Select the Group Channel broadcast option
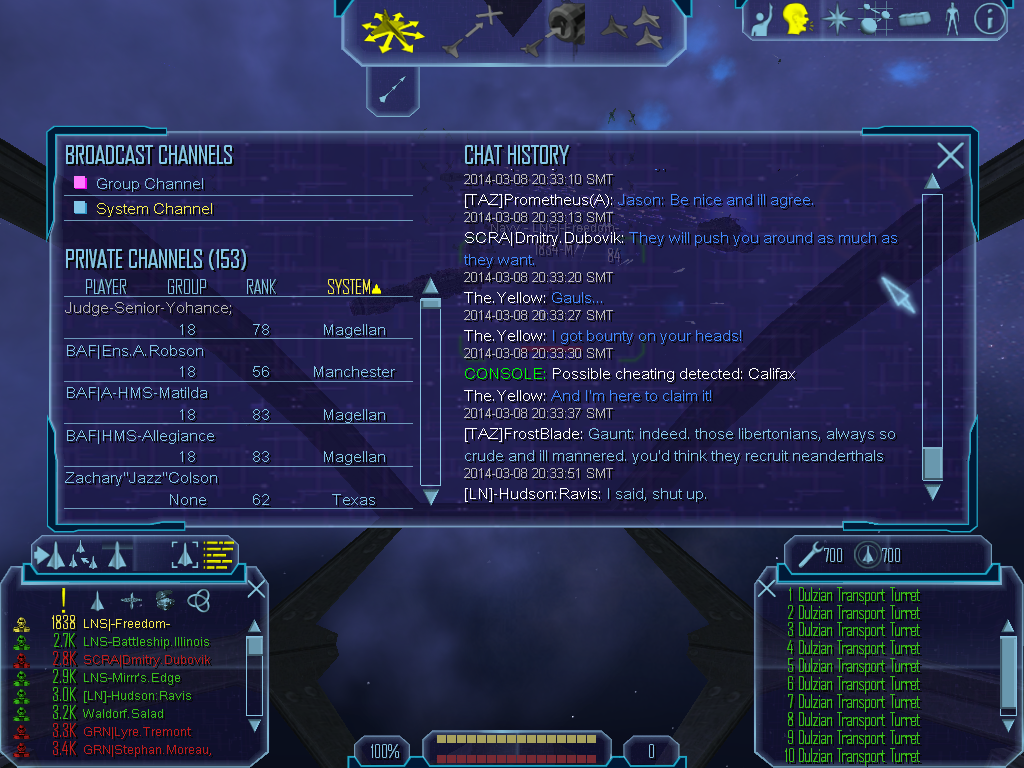 pos(149,184)
